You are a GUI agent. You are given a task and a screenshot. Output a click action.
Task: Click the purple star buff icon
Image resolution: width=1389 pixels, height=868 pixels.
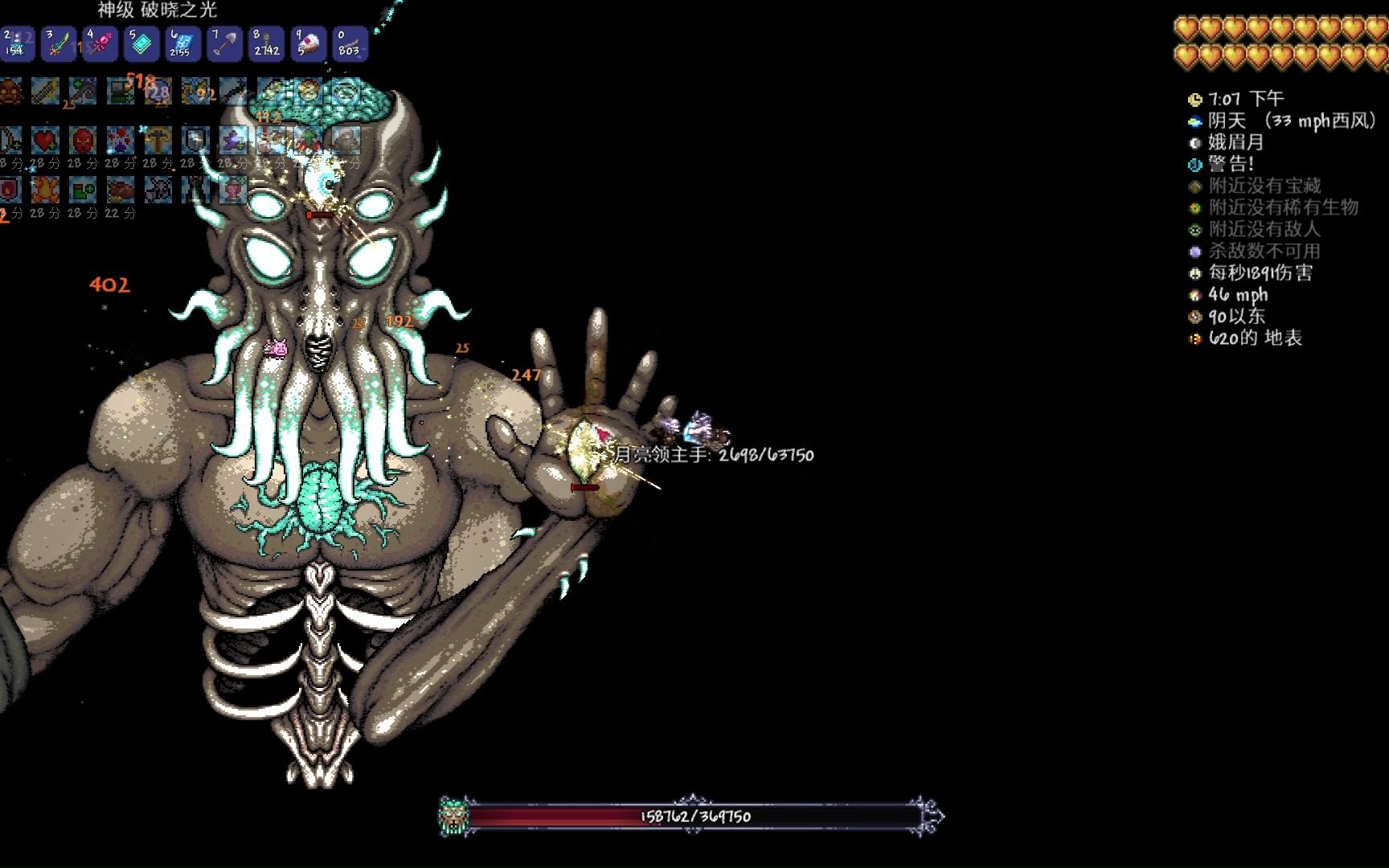point(234,141)
